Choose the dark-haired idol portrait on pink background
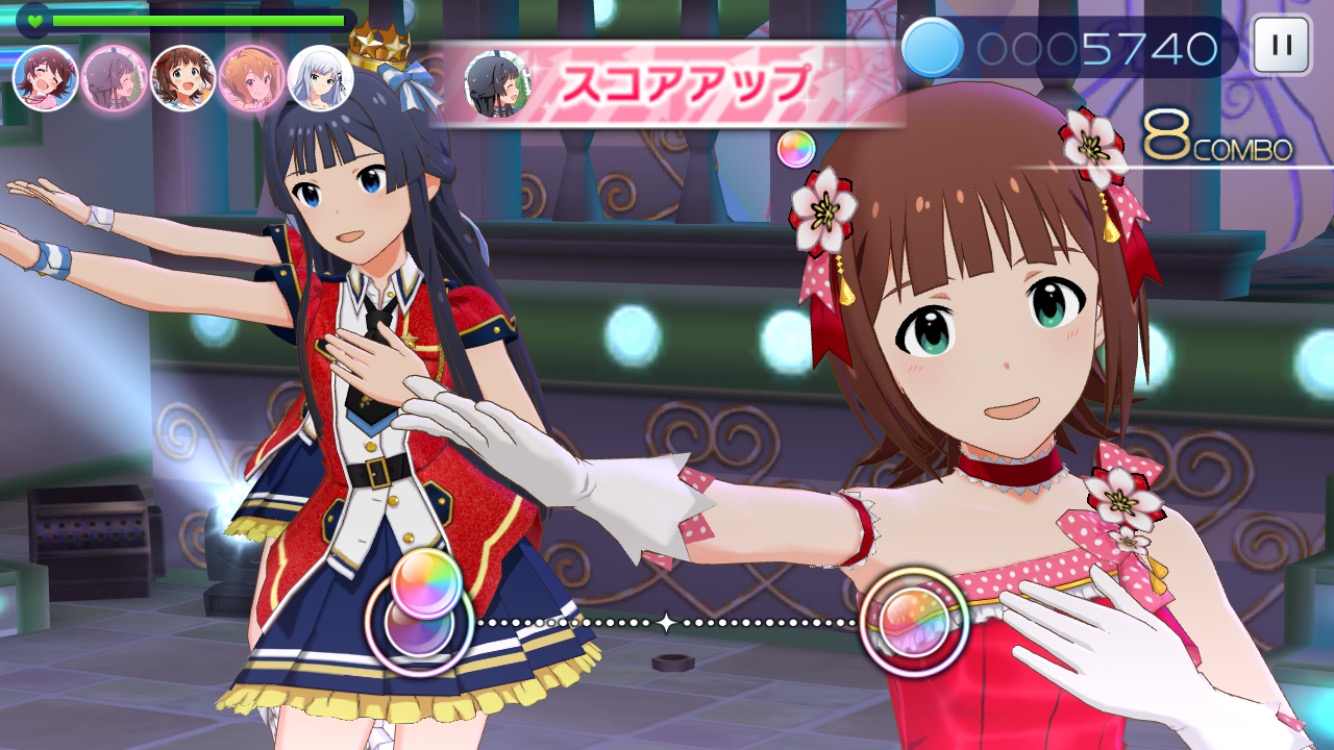Screen dimensions: 1334x750 pyautogui.click(x=114, y=78)
